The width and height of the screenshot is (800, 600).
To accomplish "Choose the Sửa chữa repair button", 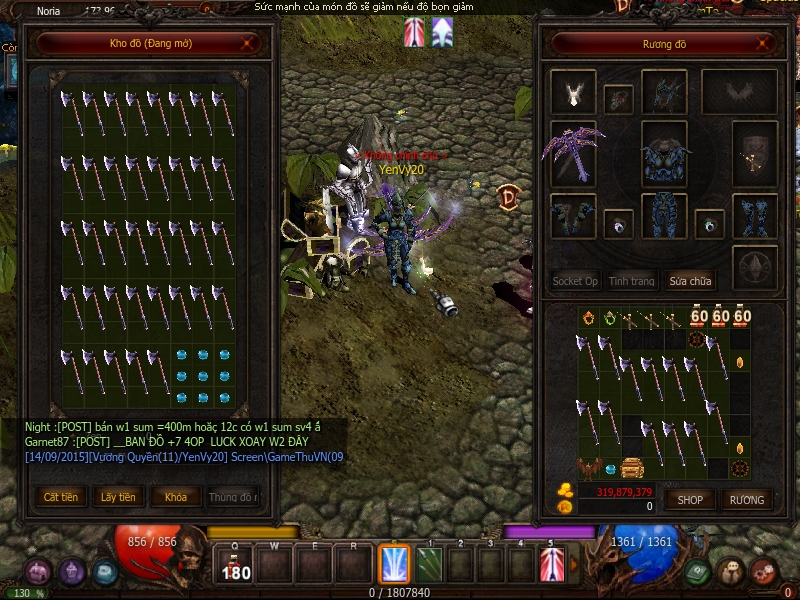I will click(x=692, y=281).
